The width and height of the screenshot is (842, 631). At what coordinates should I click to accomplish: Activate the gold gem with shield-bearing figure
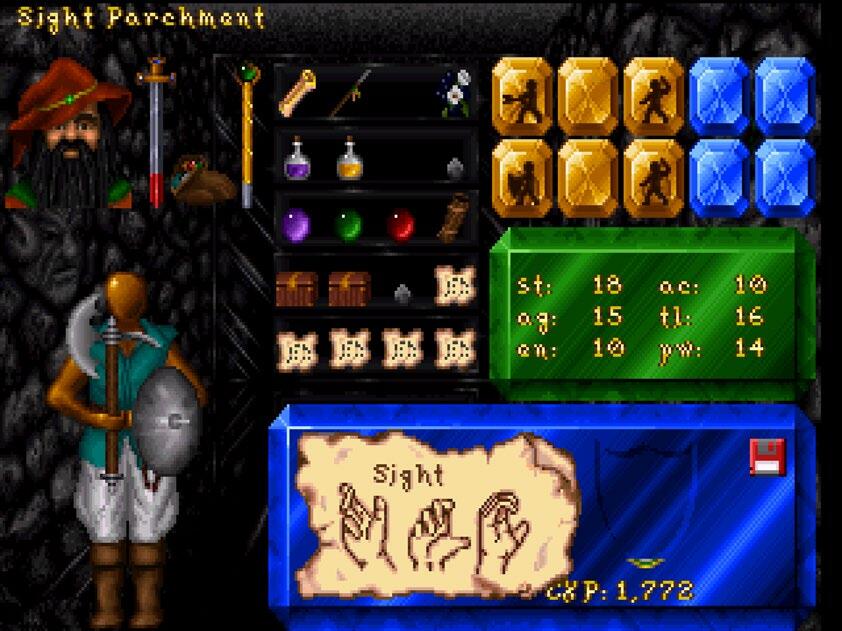coord(523,178)
